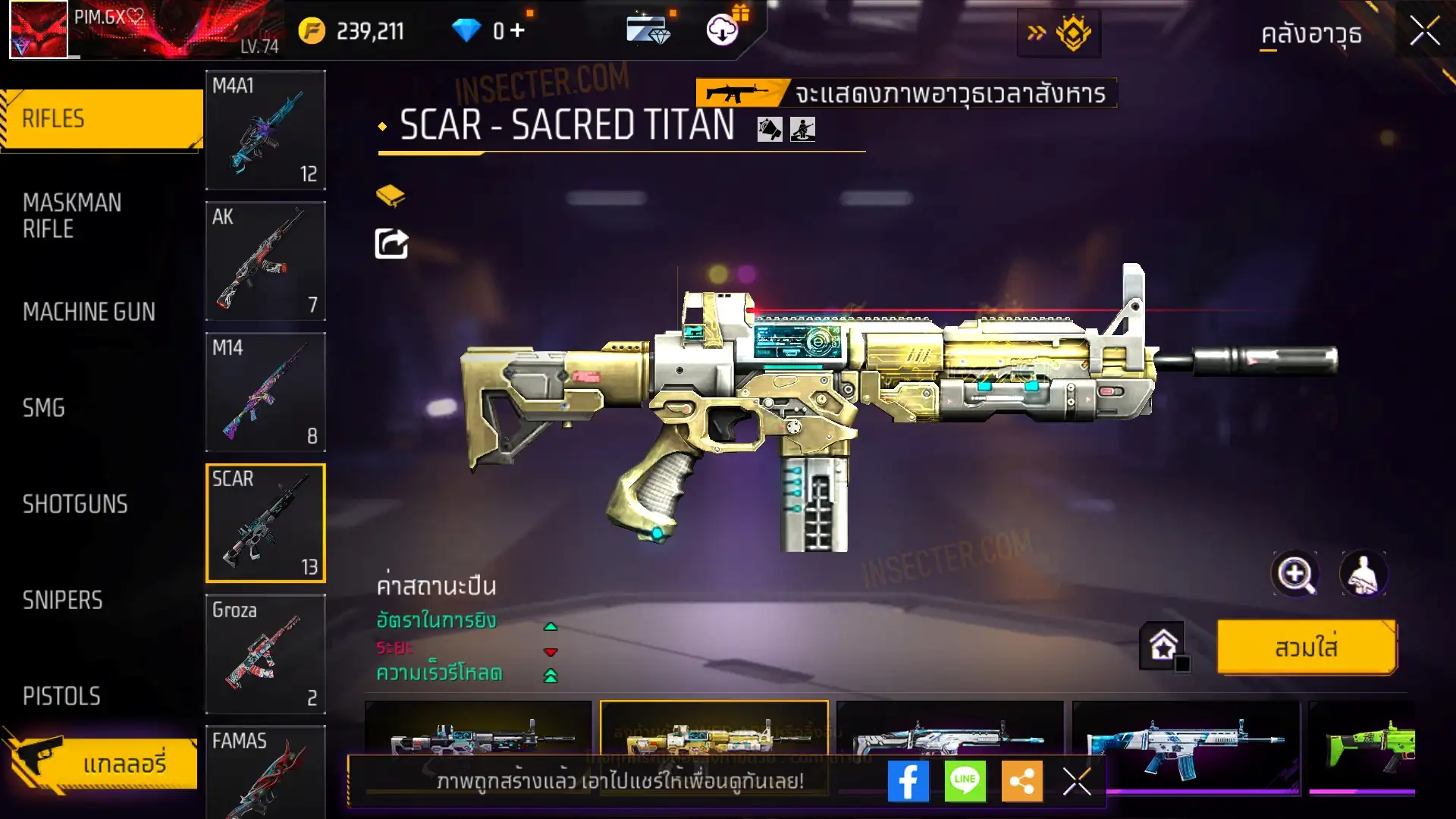
Task: Select the MACHINE GUN category
Action: pyautogui.click(x=89, y=312)
